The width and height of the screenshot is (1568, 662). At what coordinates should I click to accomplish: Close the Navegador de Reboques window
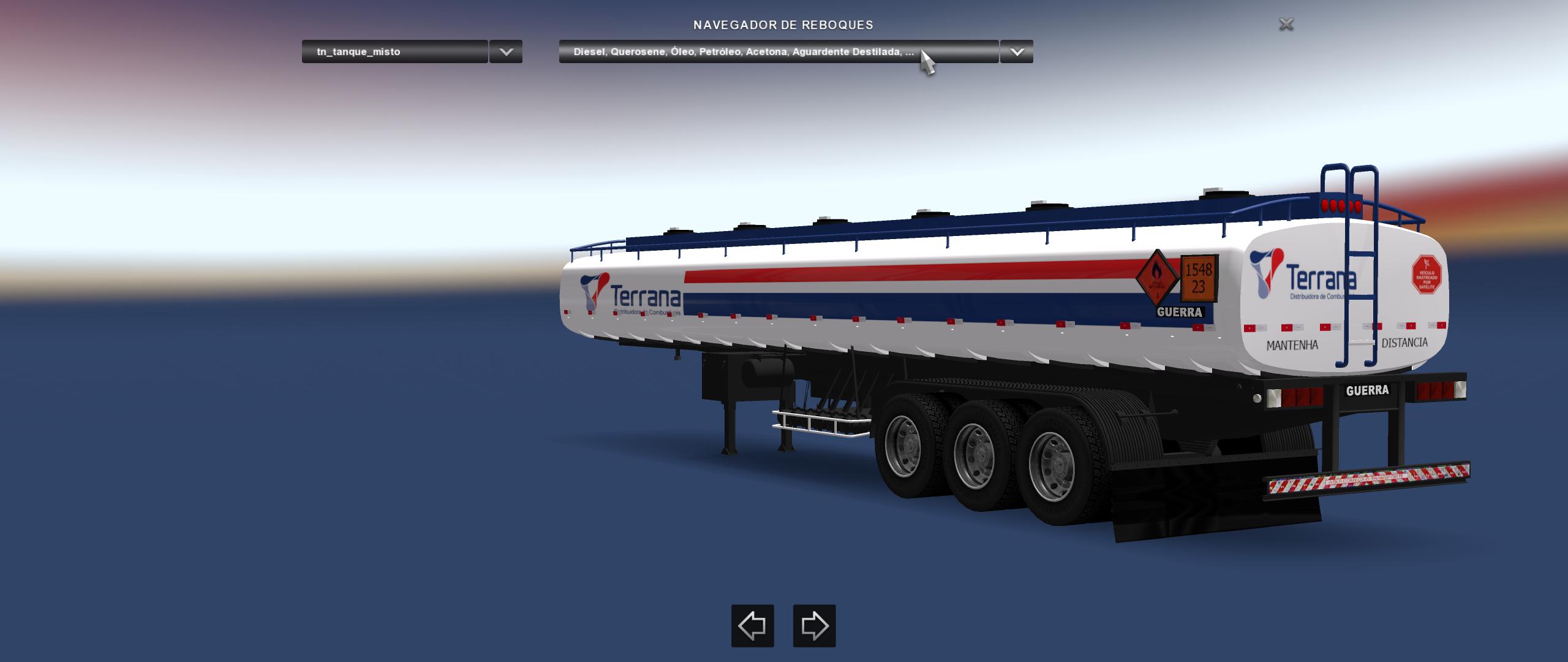pos(1286,25)
